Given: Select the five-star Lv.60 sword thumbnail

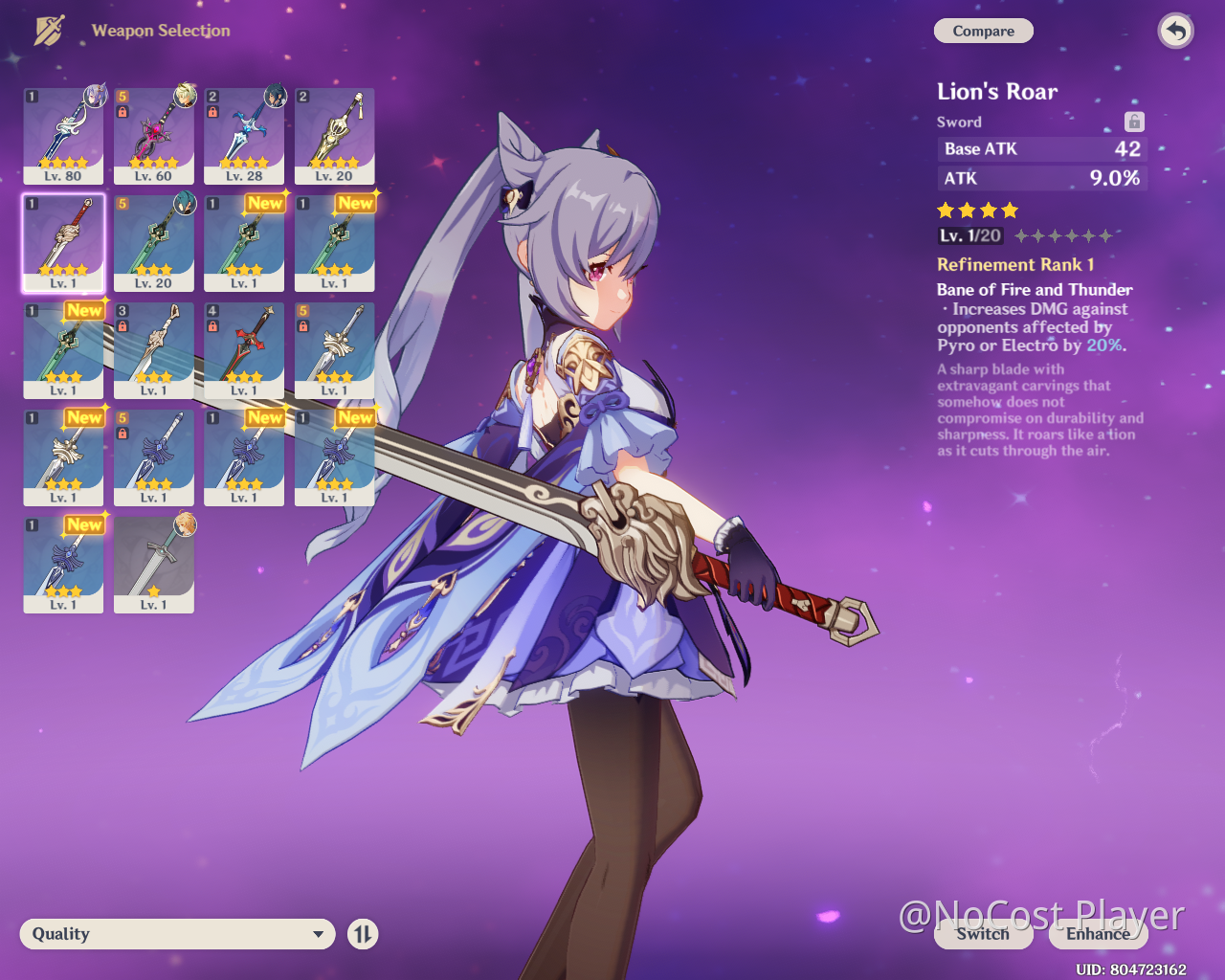Looking at the screenshot, I should [x=153, y=134].
